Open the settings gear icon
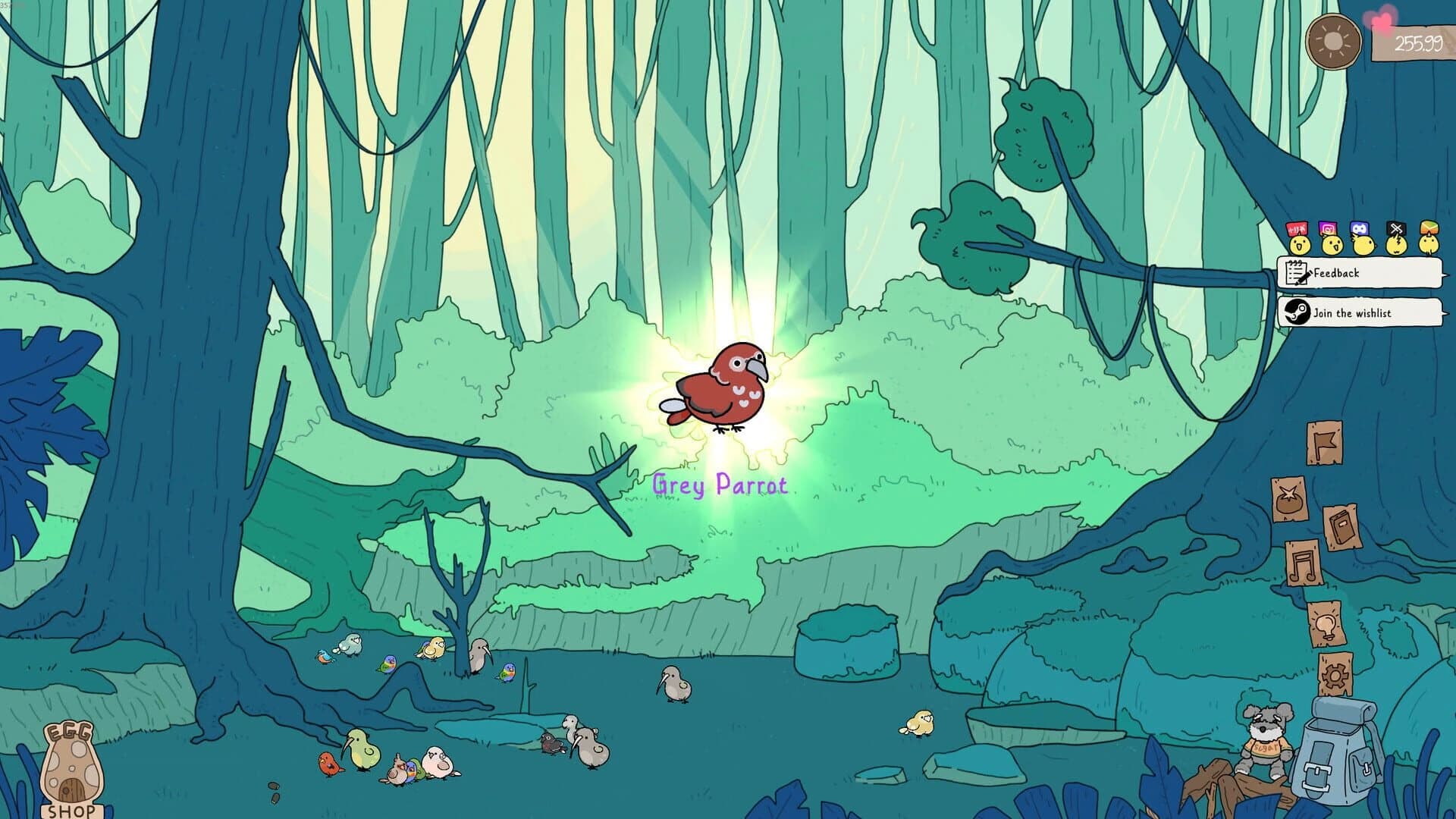The image size is (1456, 819). click(x=1335, y=676)
